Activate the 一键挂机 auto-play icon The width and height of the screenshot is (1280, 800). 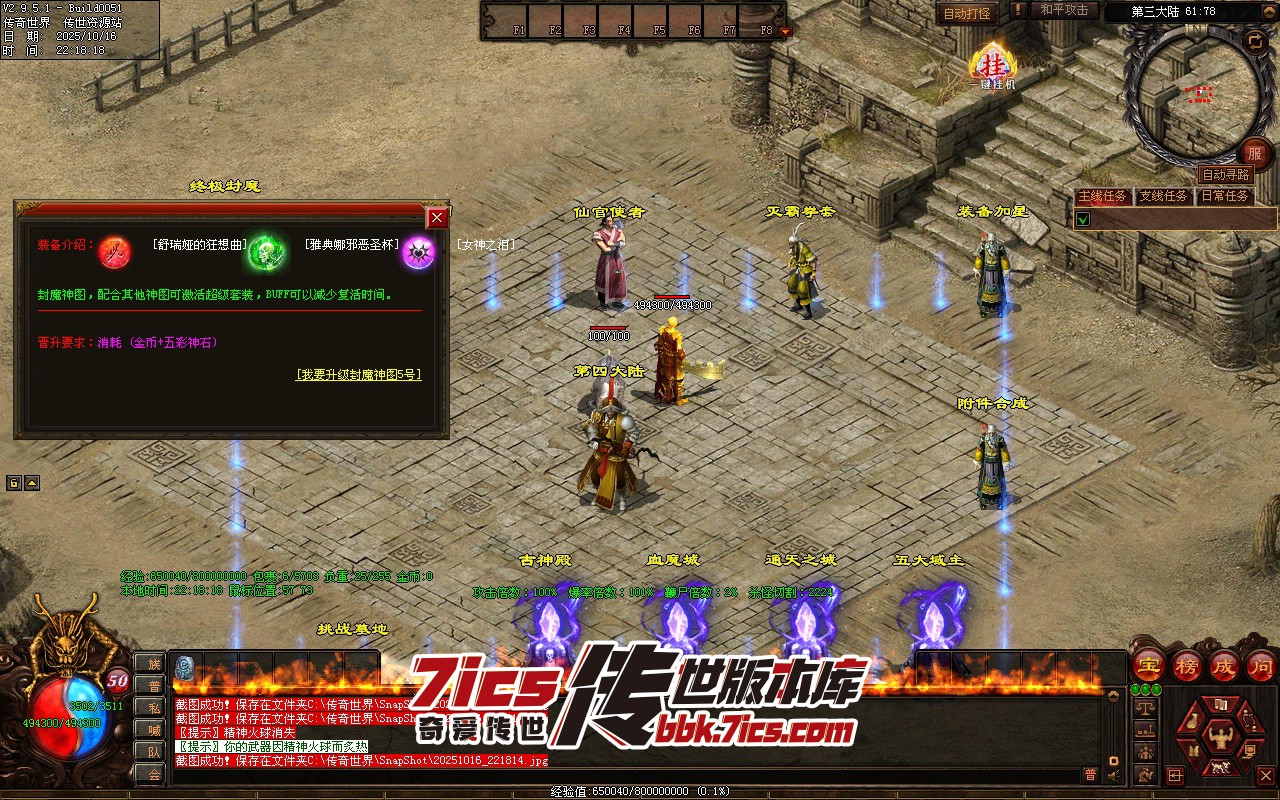coord(993,67)
